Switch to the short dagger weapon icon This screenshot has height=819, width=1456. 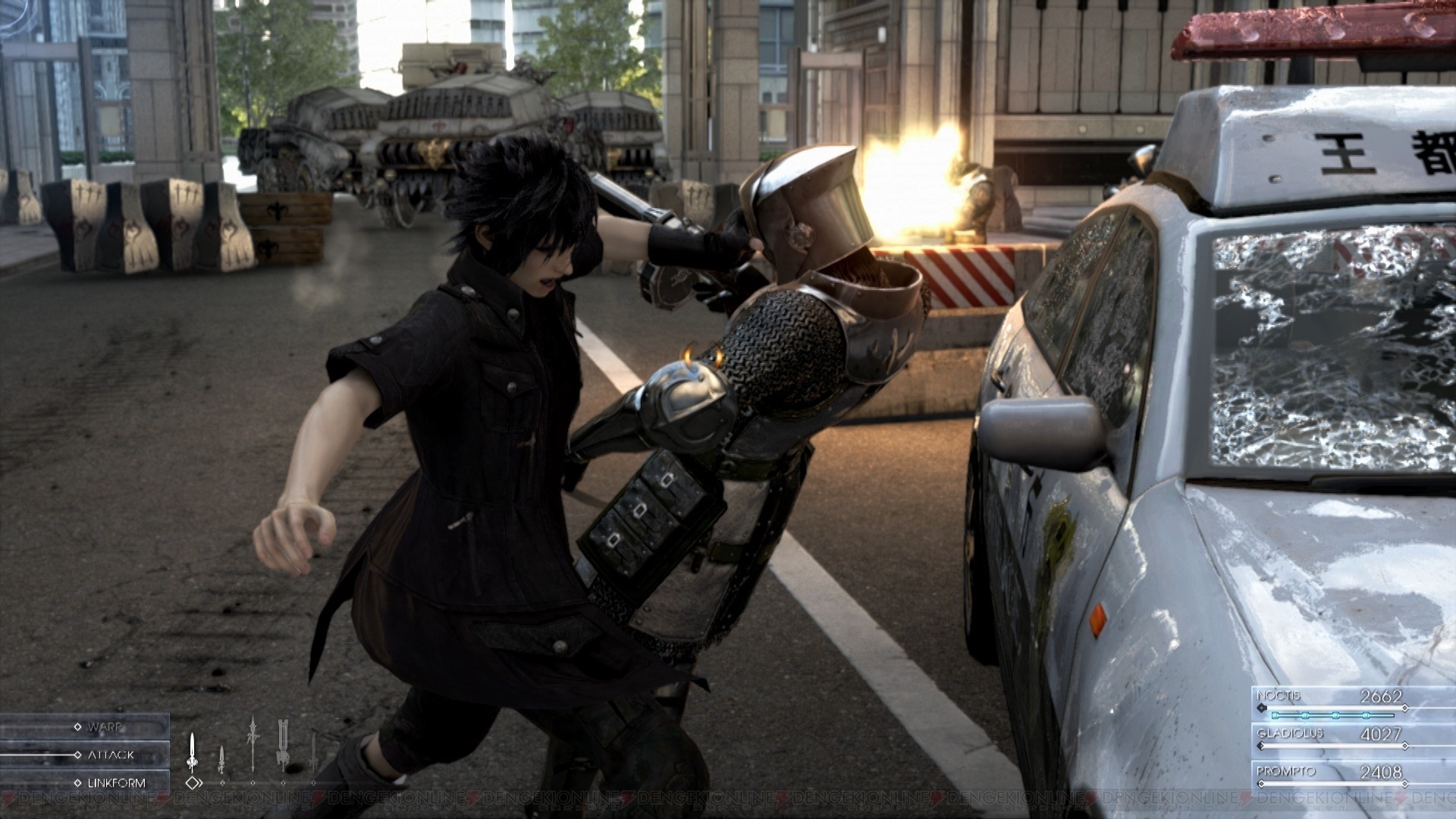[x=221, y=759]
